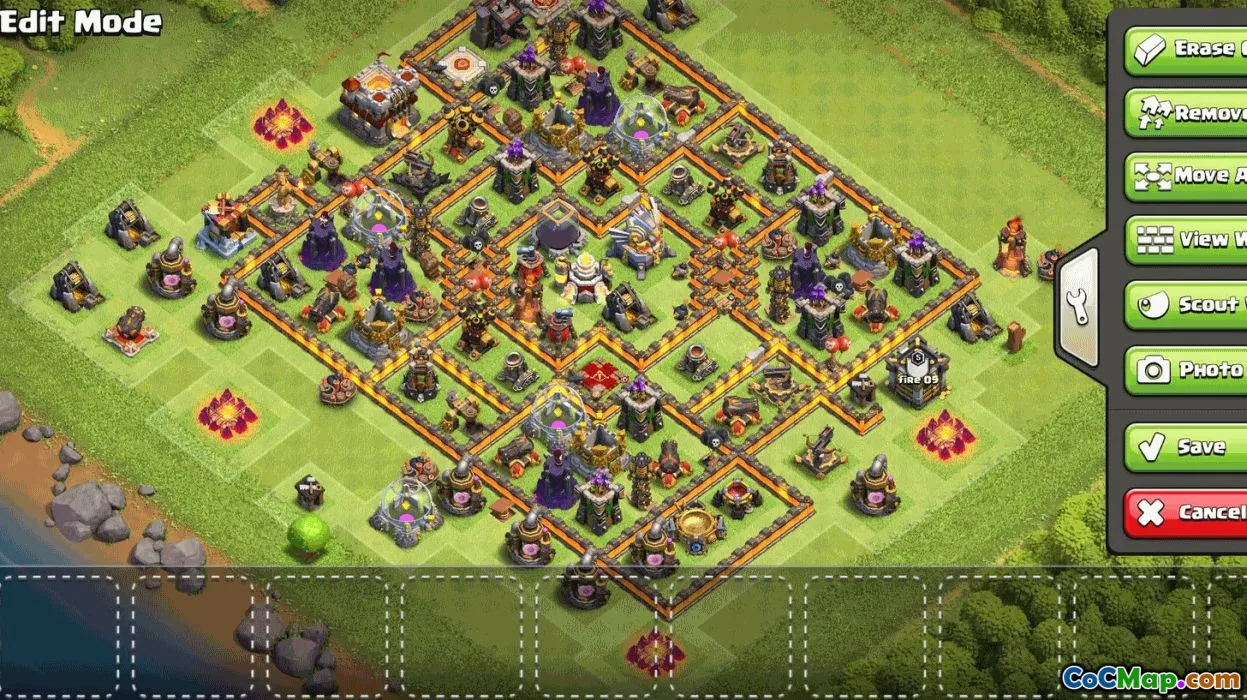
Task: Toggle the View Walls option
Action: (x=1188, y=240)
